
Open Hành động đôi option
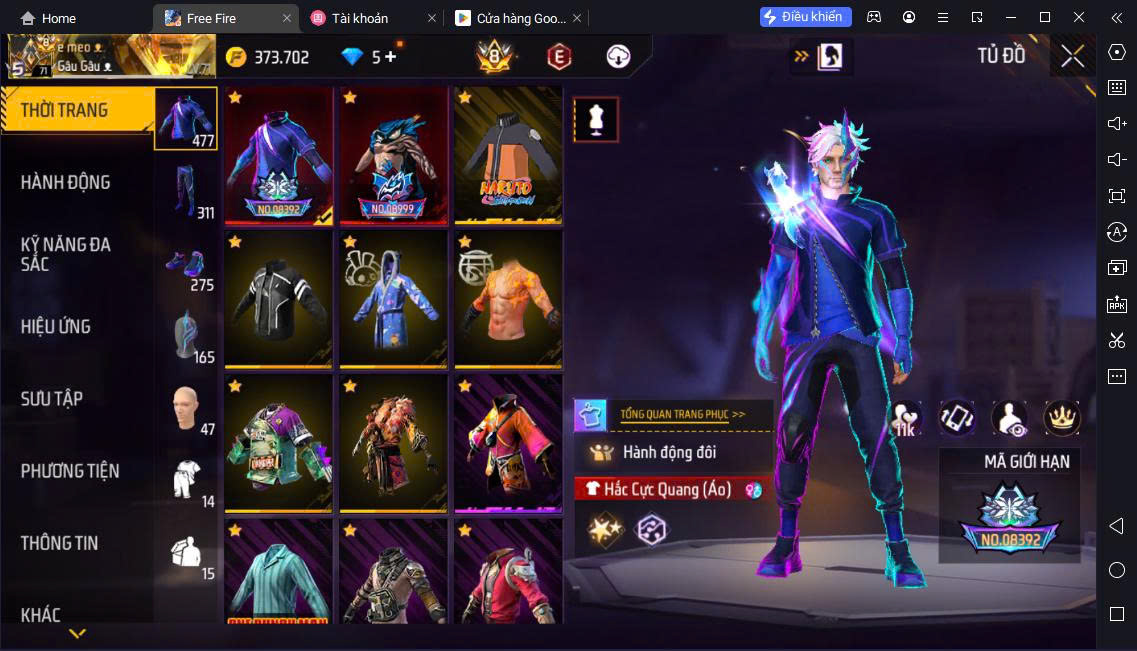(670, 452)
